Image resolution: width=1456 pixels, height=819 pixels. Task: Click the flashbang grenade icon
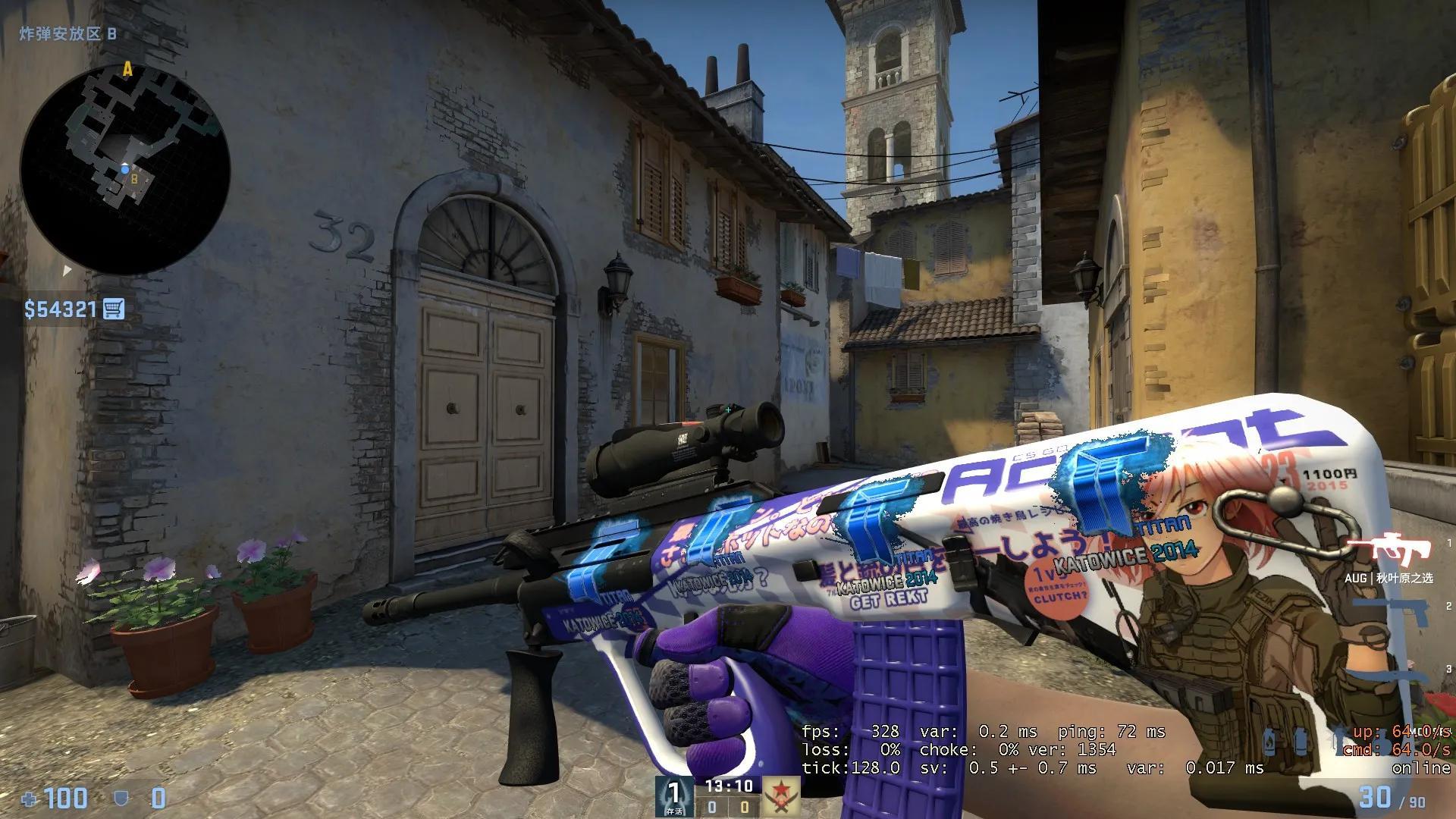tap(1301, 741)
